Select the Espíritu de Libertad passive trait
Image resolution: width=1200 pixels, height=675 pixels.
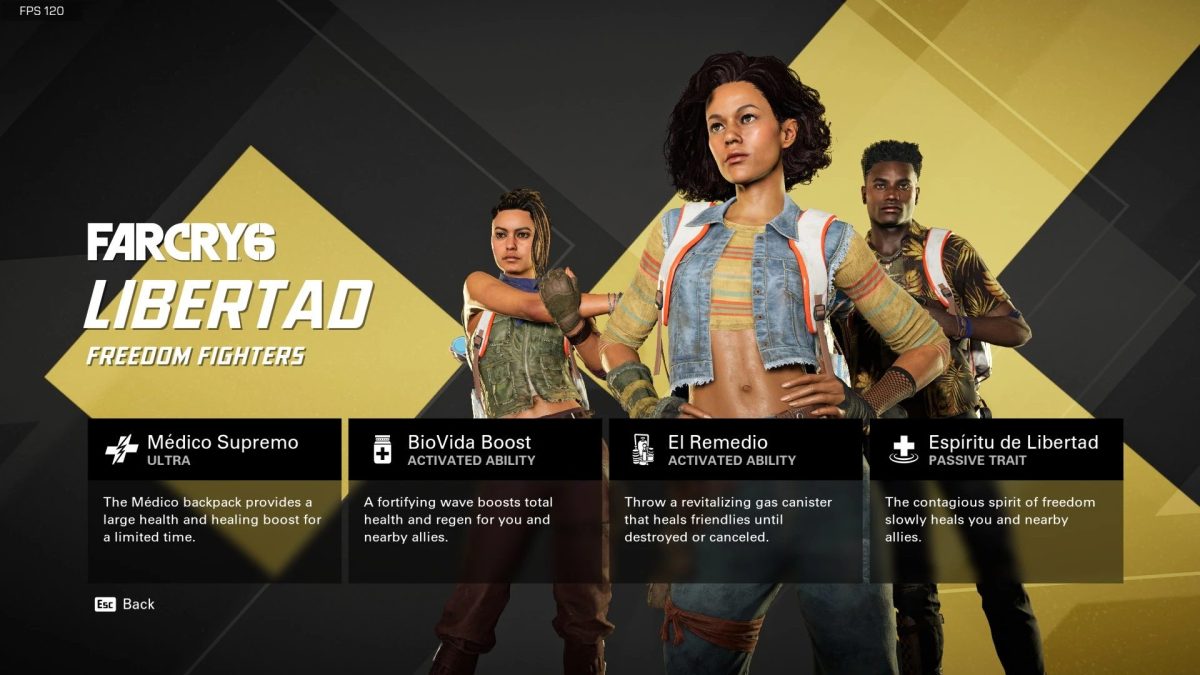996,500
